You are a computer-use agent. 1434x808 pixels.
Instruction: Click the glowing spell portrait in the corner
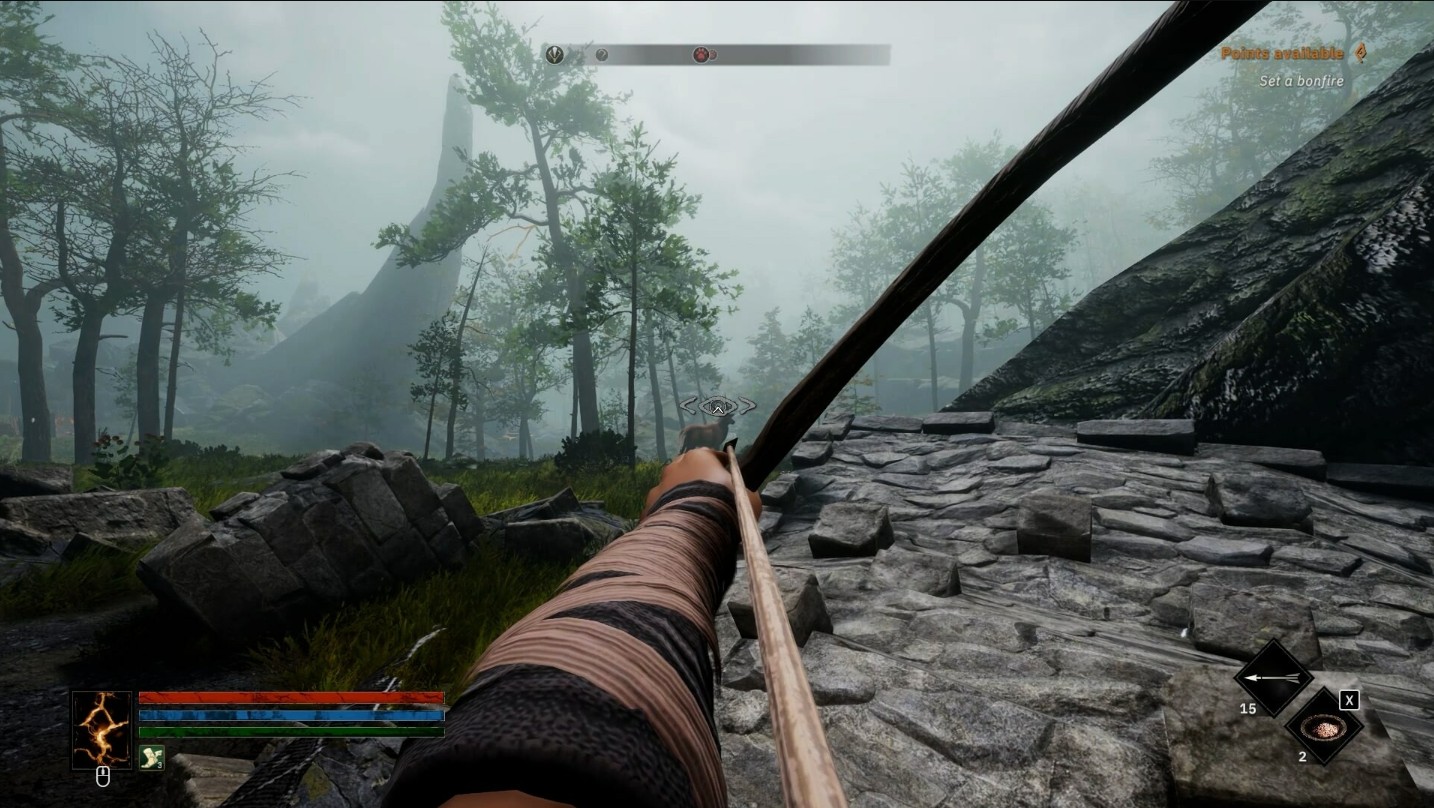pos(102,729)
